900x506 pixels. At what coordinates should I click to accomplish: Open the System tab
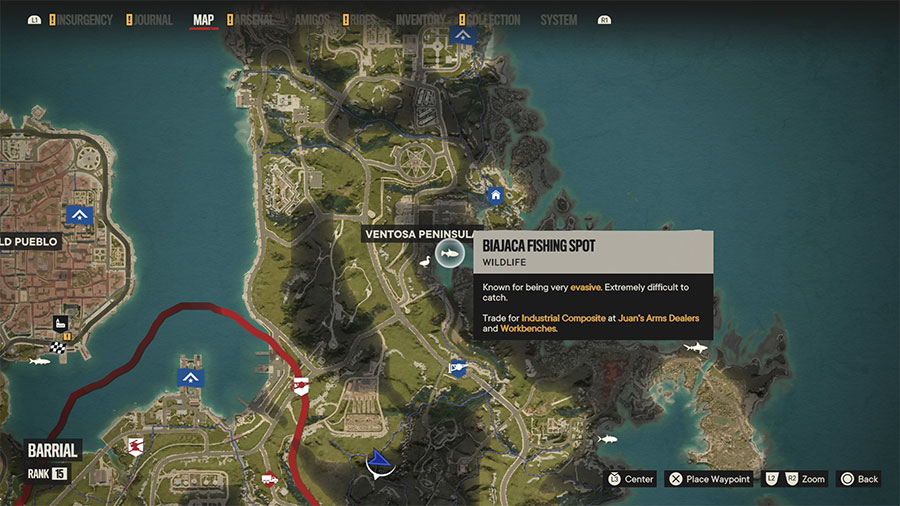558,20
